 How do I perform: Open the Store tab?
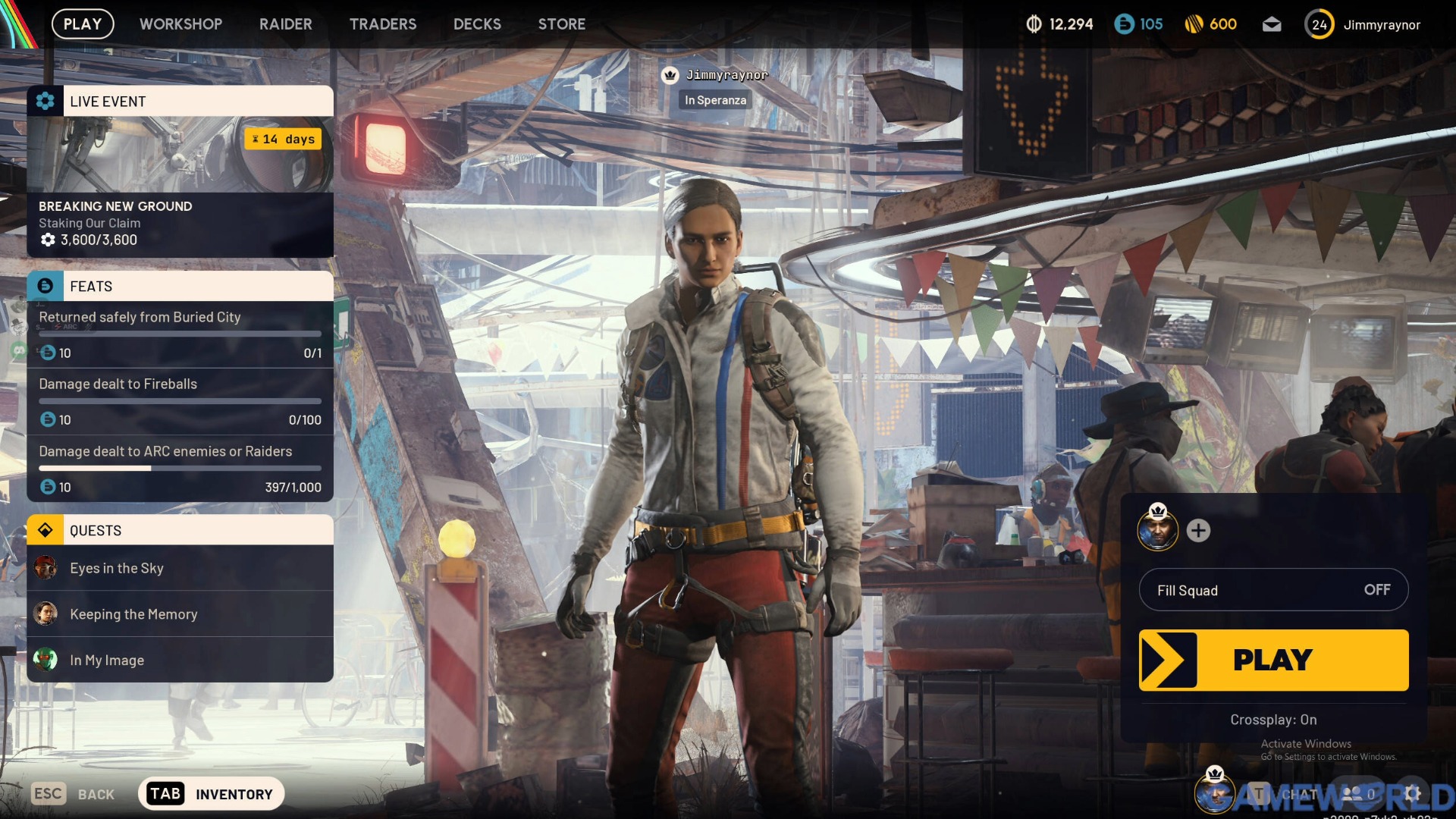point(561,24)
